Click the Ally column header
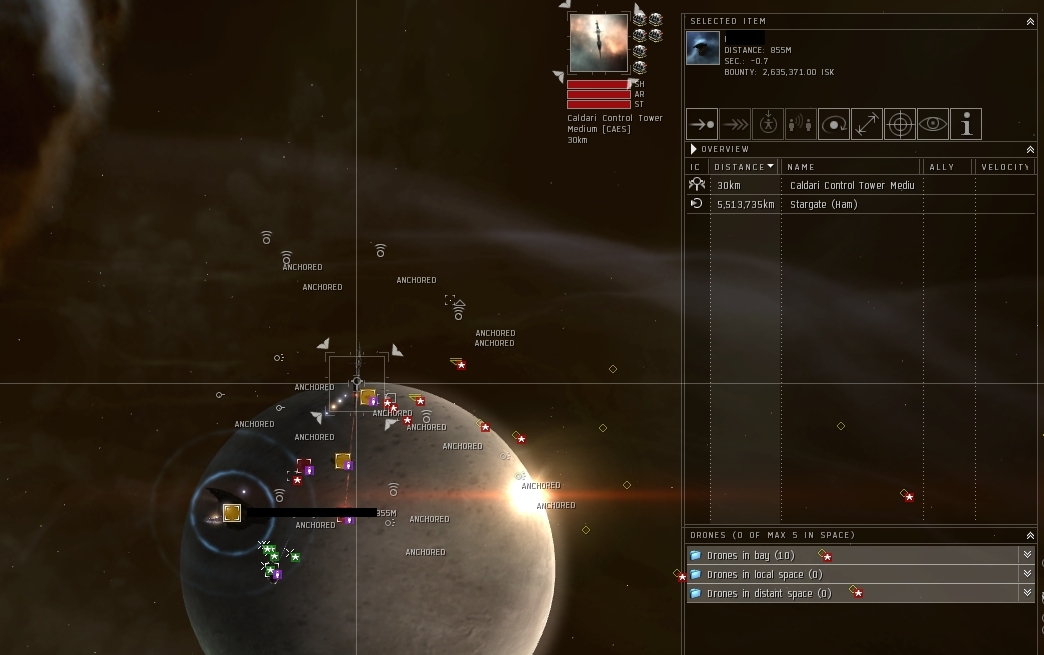Screen dimensions: 1044x655 coord(947,167)
